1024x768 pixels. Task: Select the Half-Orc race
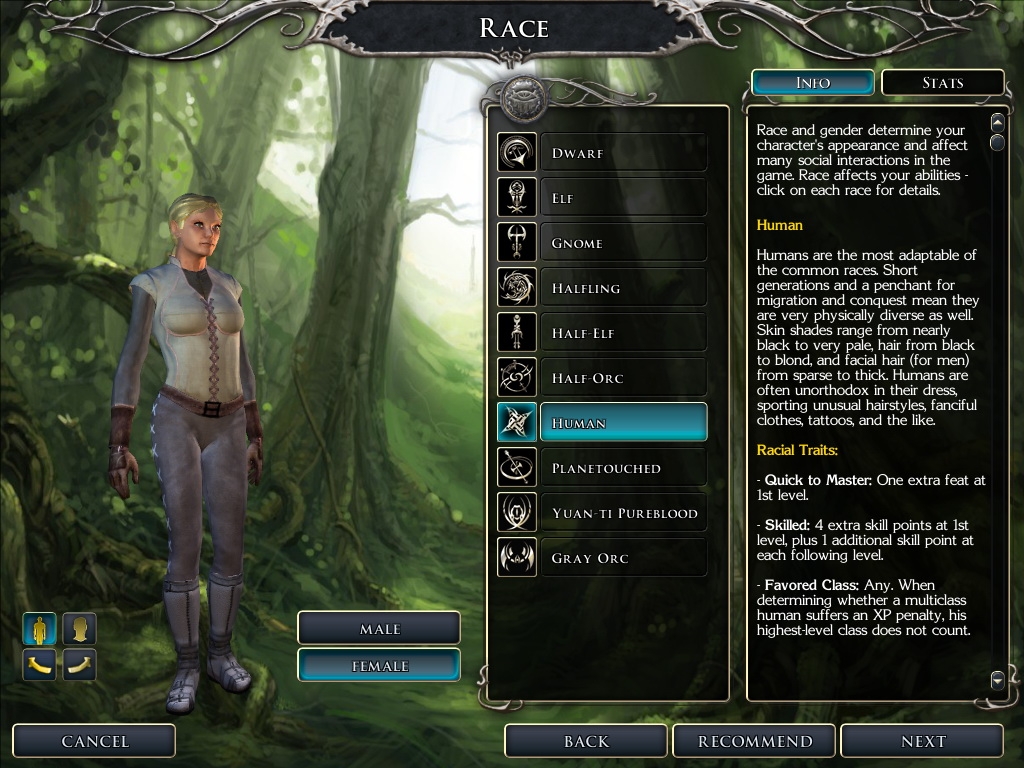pyautogui.click(x=622, y=378)
